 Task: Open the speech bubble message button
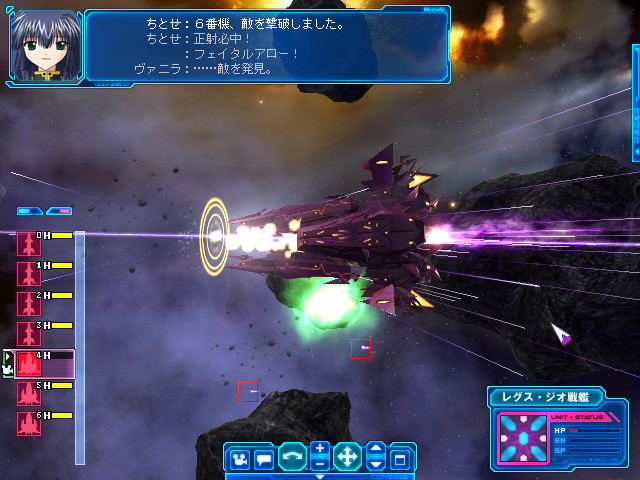[x=264, y=459]
